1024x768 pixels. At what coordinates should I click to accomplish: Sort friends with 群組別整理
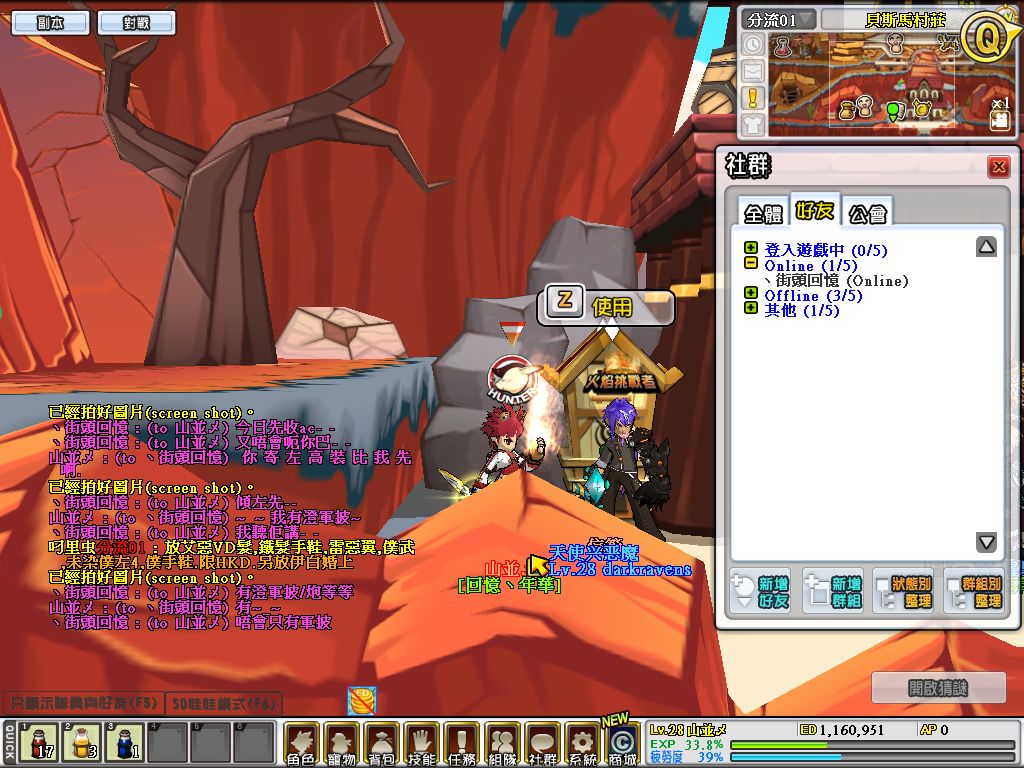pos(974,591)
